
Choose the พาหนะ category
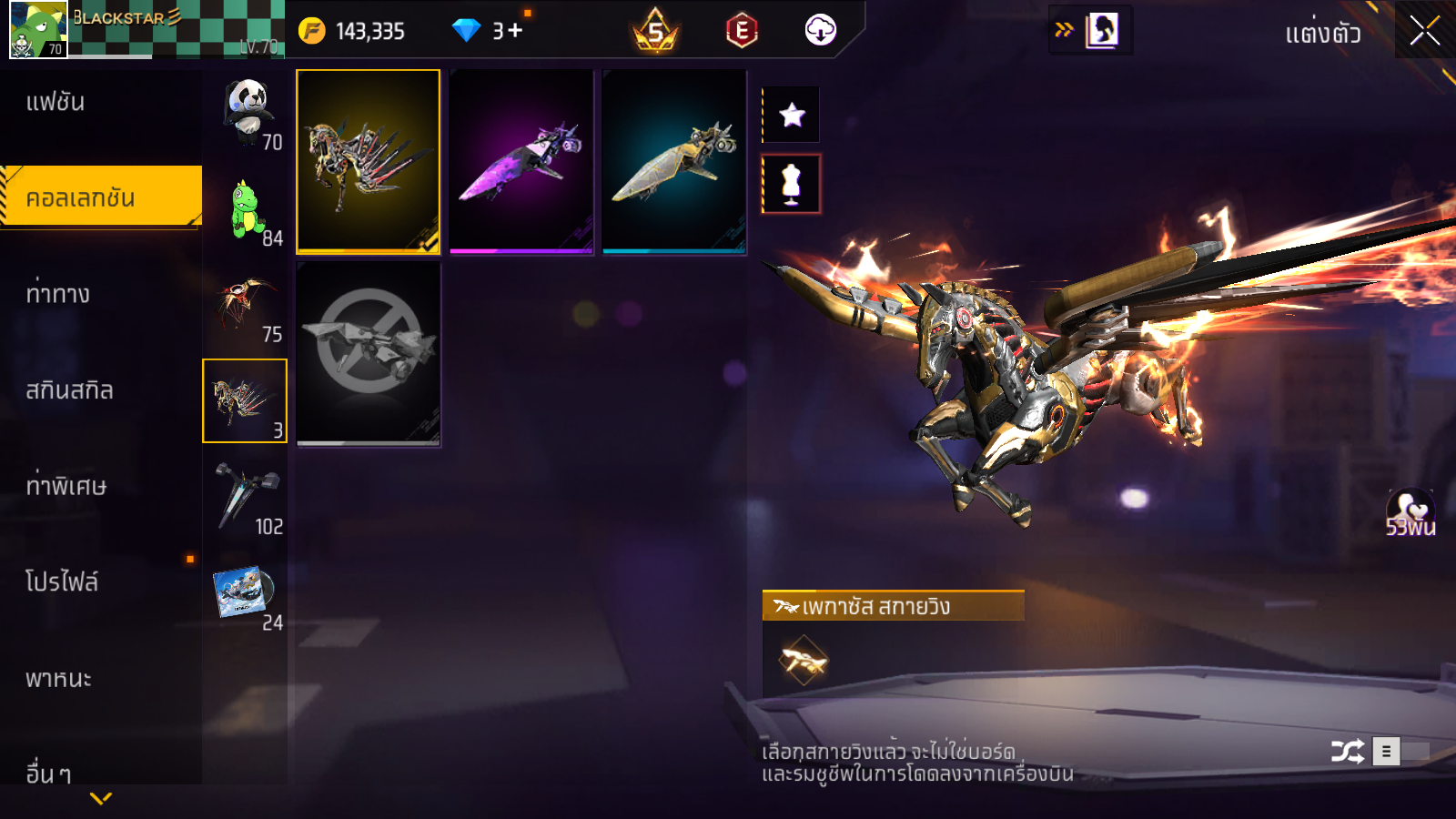point(58,679)
